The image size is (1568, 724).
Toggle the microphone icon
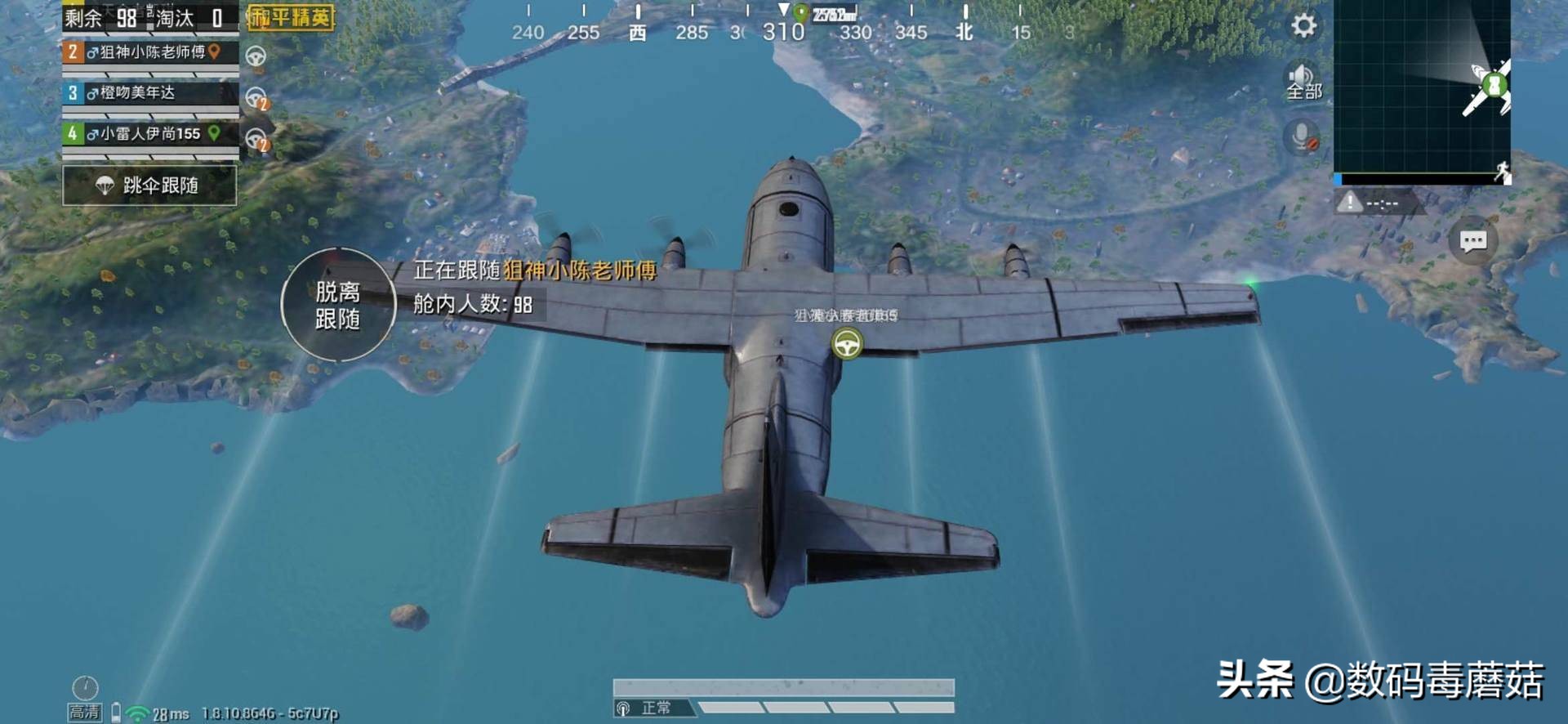[x=1302, y=136]
